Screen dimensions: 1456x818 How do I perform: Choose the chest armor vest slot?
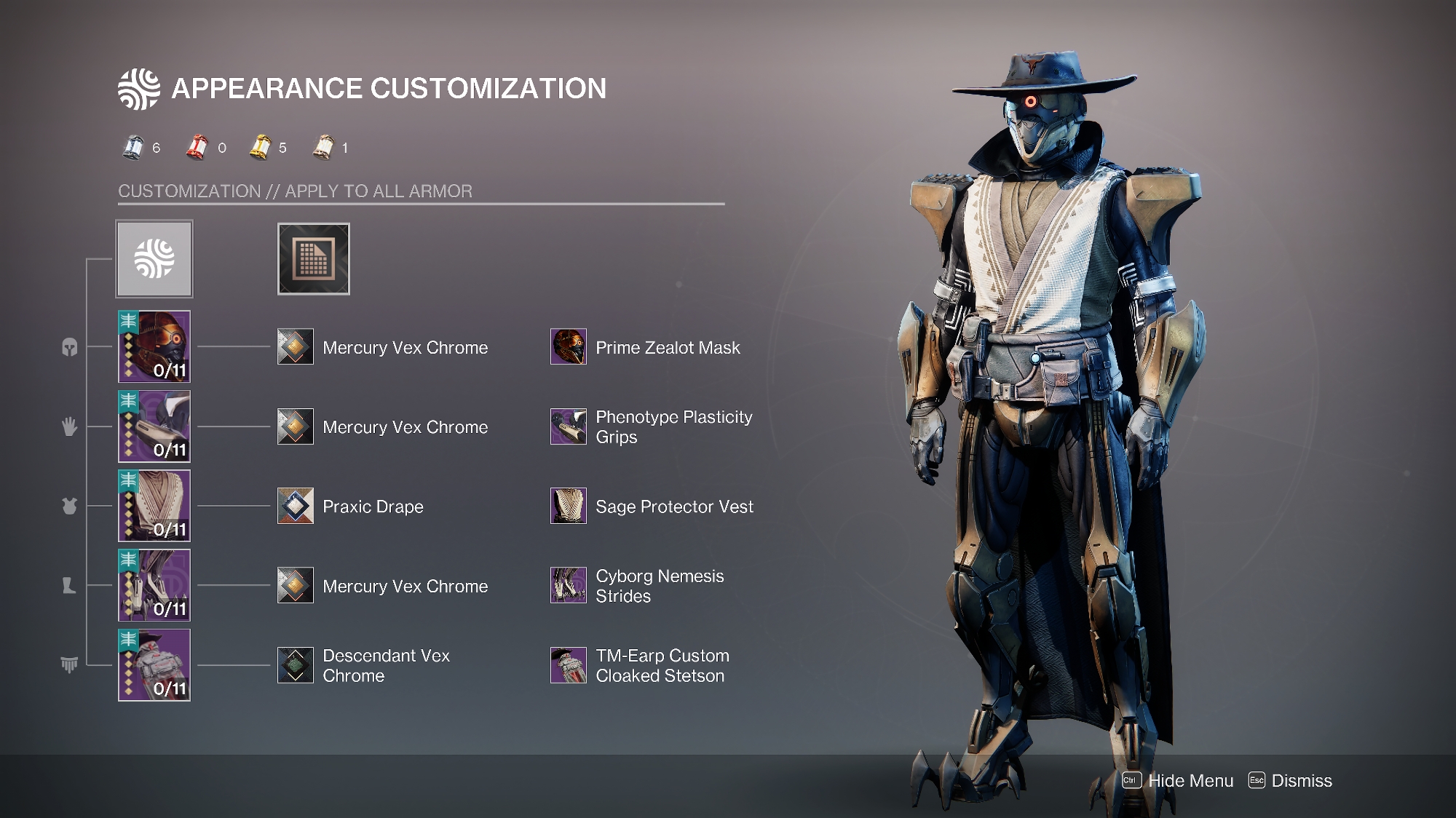[x=154, y=506]
